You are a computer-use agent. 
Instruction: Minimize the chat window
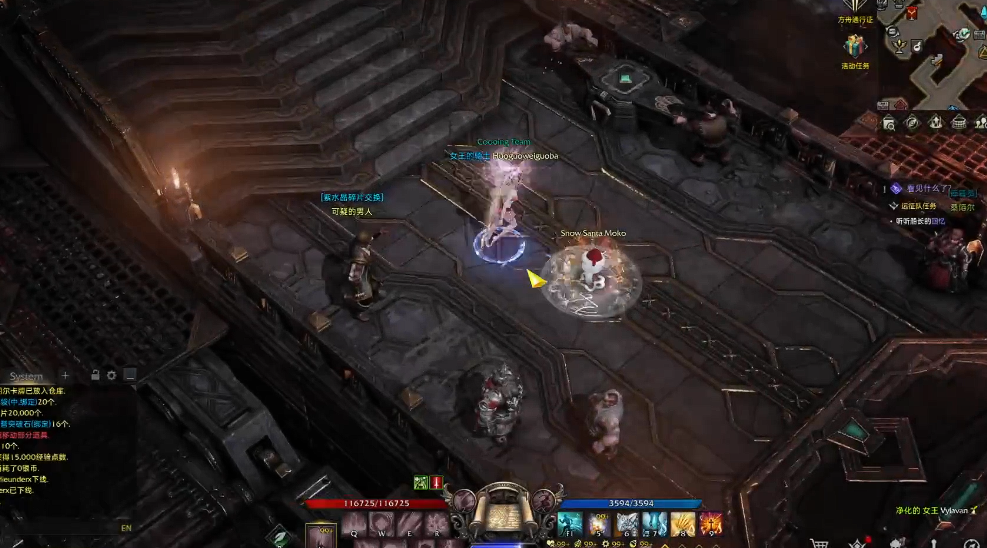click(x=129, y=376)
